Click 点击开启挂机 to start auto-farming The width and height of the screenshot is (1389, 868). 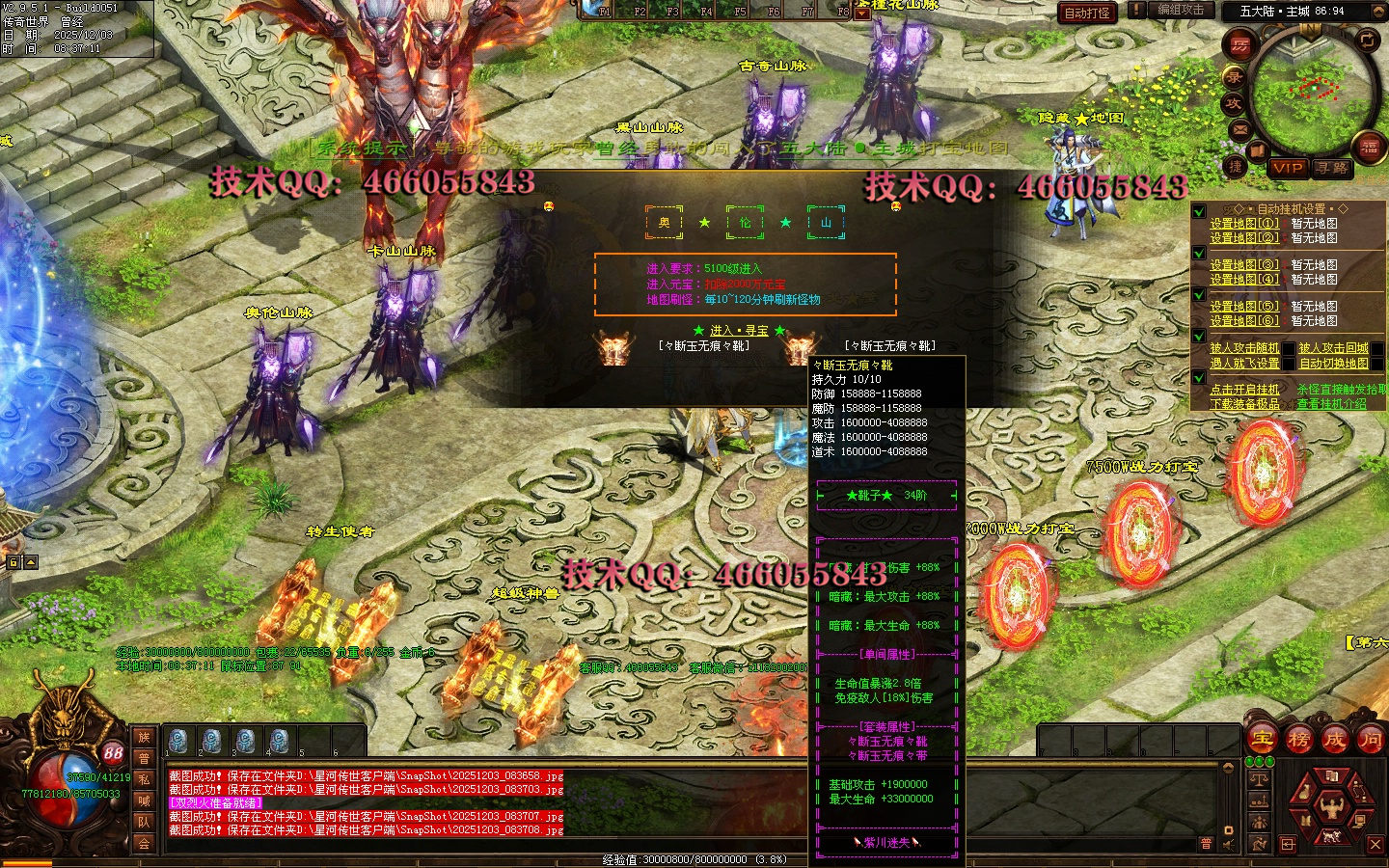point(1244,390)
